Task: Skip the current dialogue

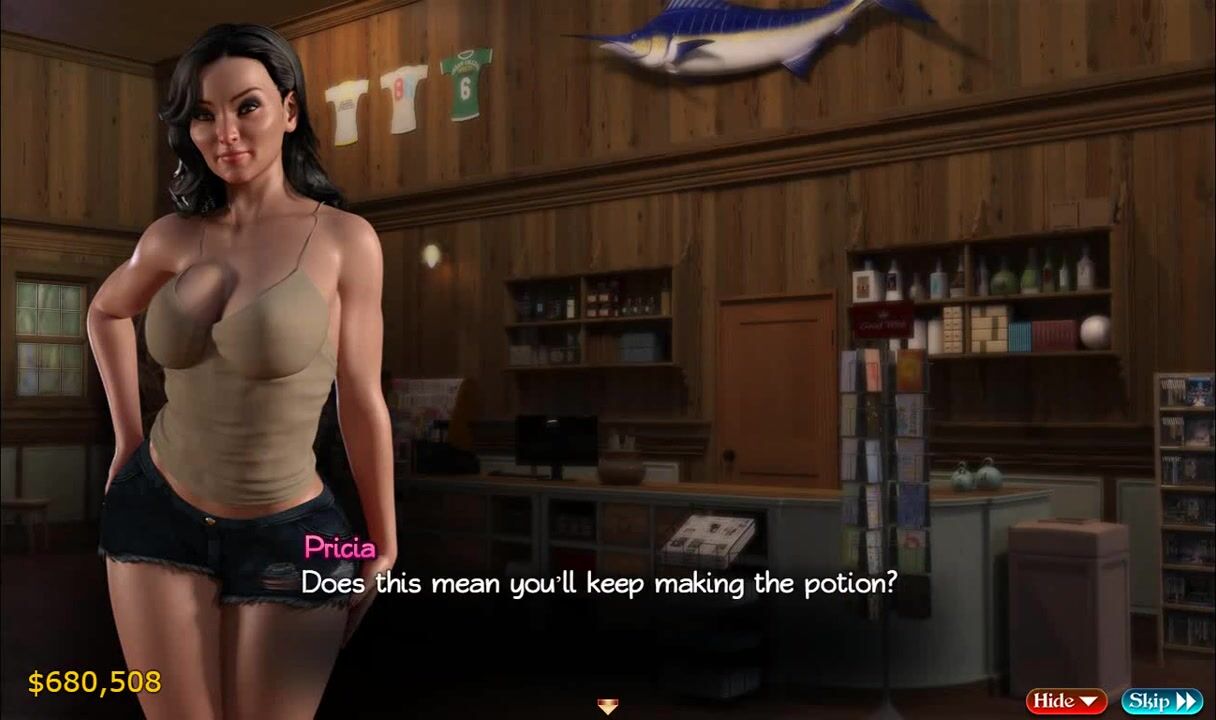Action: coord(1161,701)
